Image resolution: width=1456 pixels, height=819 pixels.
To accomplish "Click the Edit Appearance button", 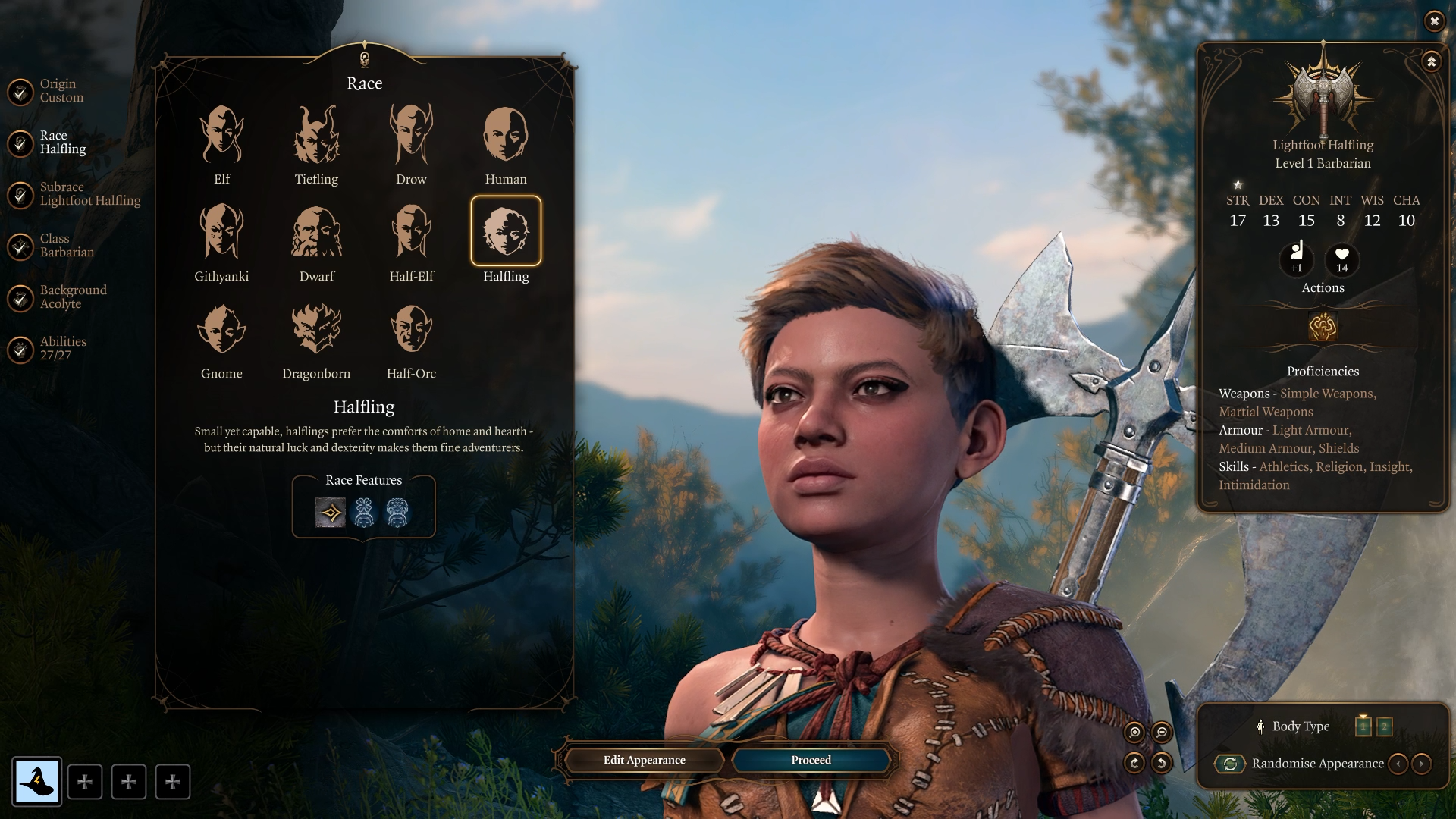I will point(644,760).
